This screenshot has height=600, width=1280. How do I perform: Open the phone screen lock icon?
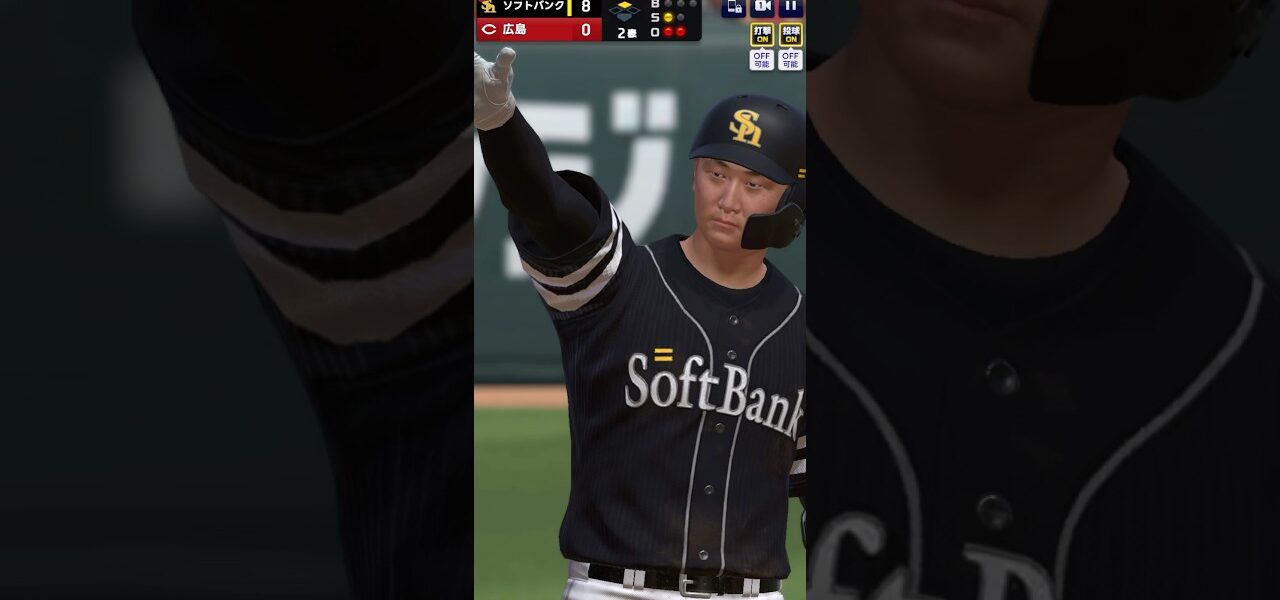pos(733,7)
